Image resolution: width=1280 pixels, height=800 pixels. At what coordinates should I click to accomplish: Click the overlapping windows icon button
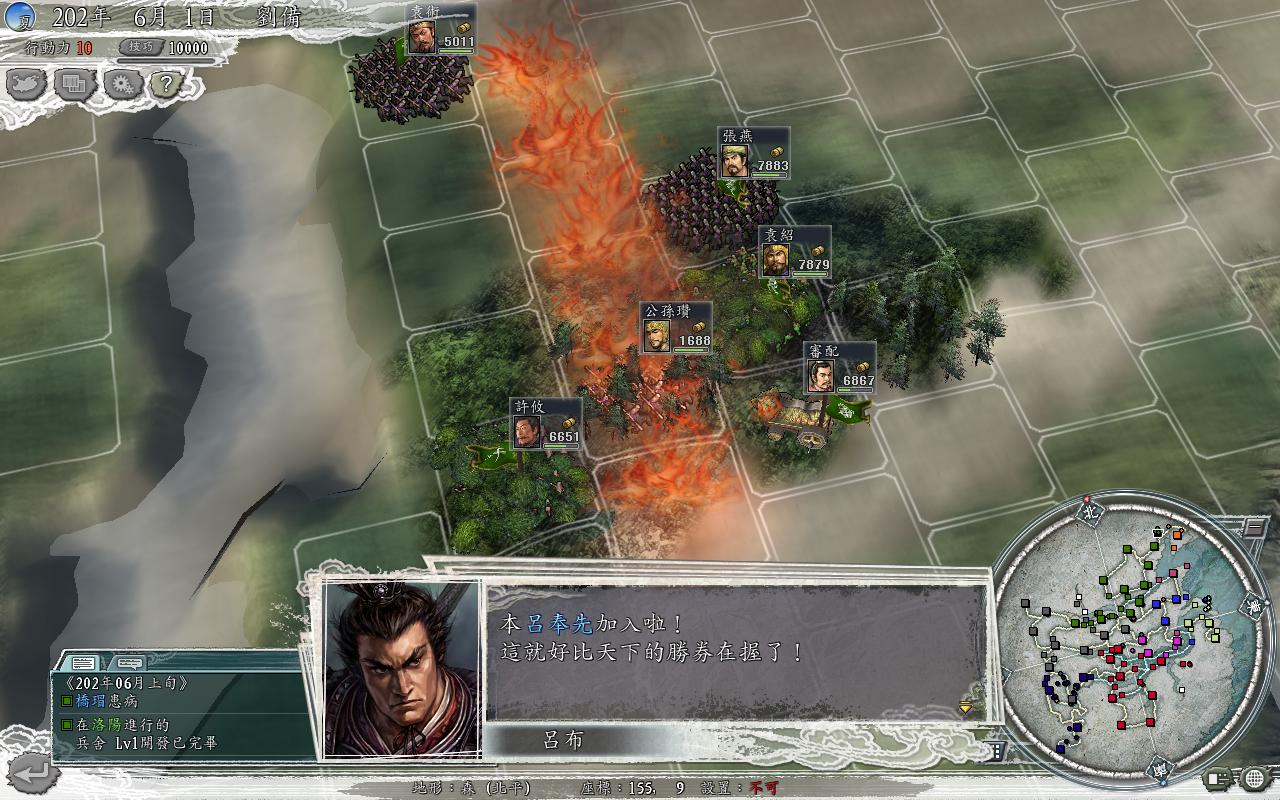(75, 84)
